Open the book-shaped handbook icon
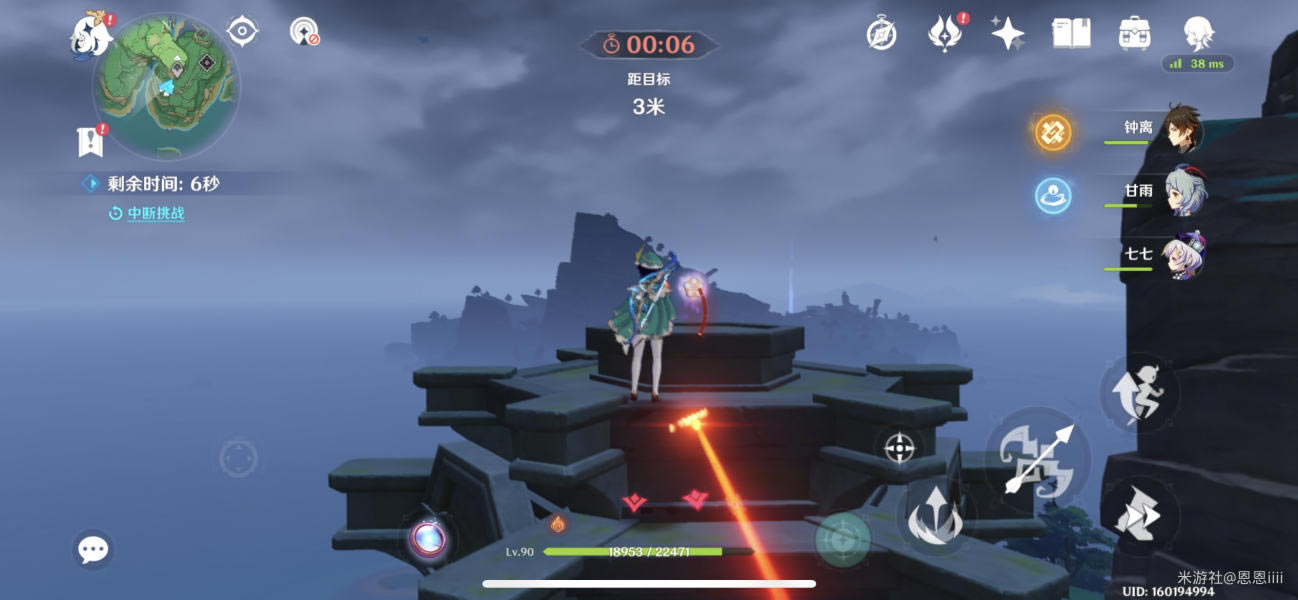The width and height of the screenshot is (1298, 600). click(x=1071, y=34)
